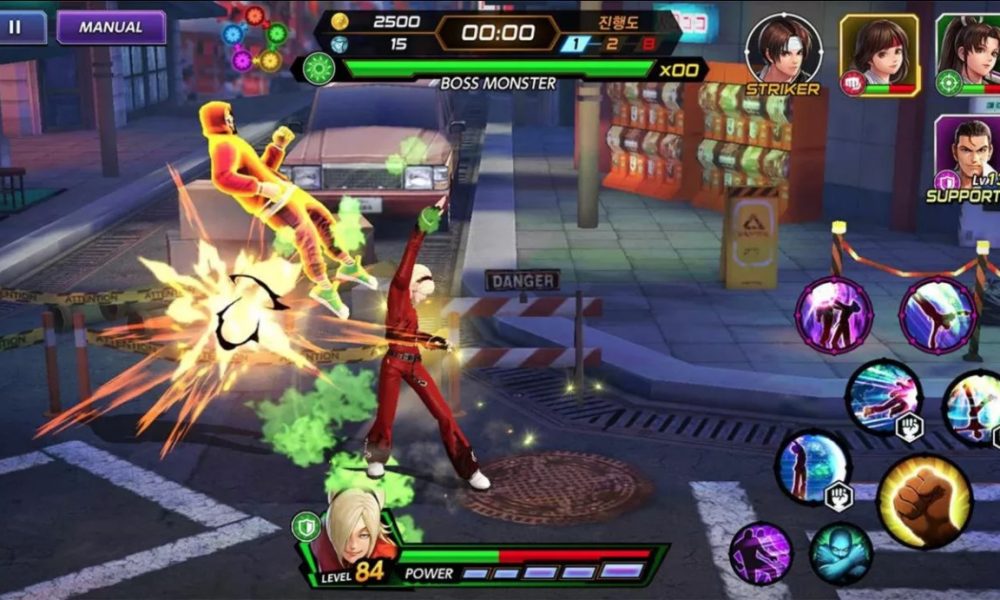Call in the Striker character
The width and height of the screenshot is (1000, 600).
pyautogui.click(x=783, y=50)
